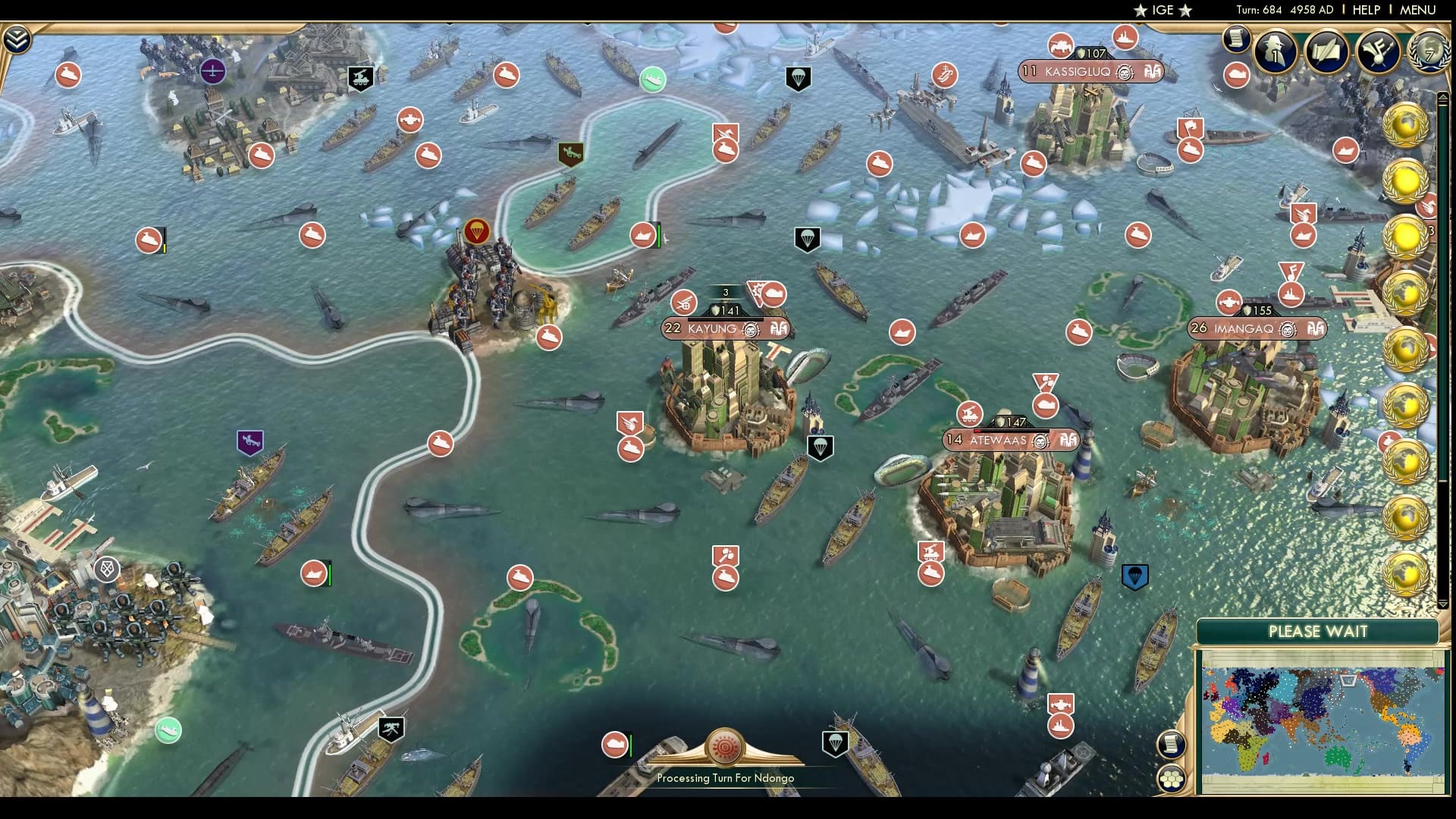Select the anti-aircraft unit flag icon top-left
Screen dimensions: 1456x819
pyautogui.click(x=360, y=77)
